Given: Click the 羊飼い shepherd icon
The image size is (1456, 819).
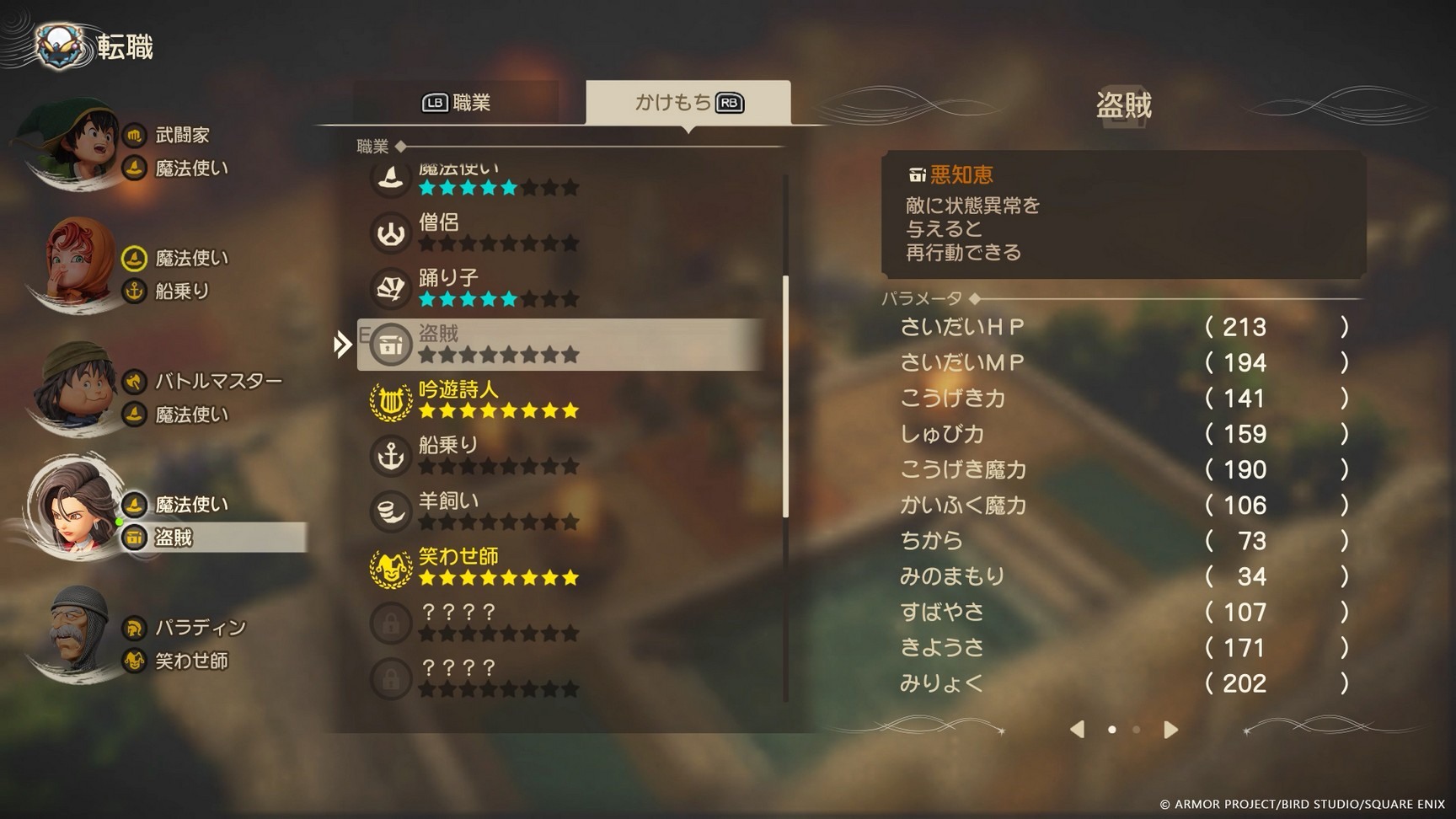Looking at the screenshot, I should [x=389, y=511].
